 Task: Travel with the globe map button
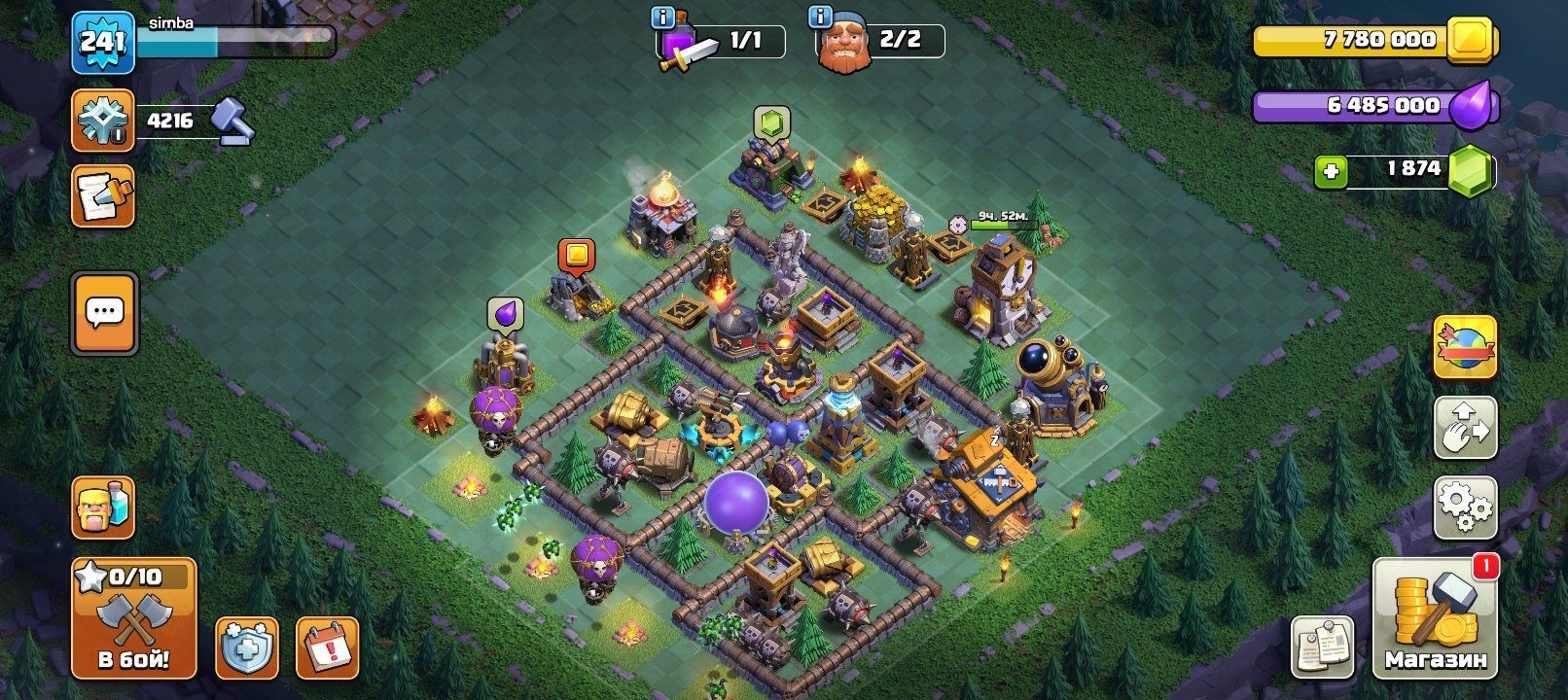(x=1465, y=347)
